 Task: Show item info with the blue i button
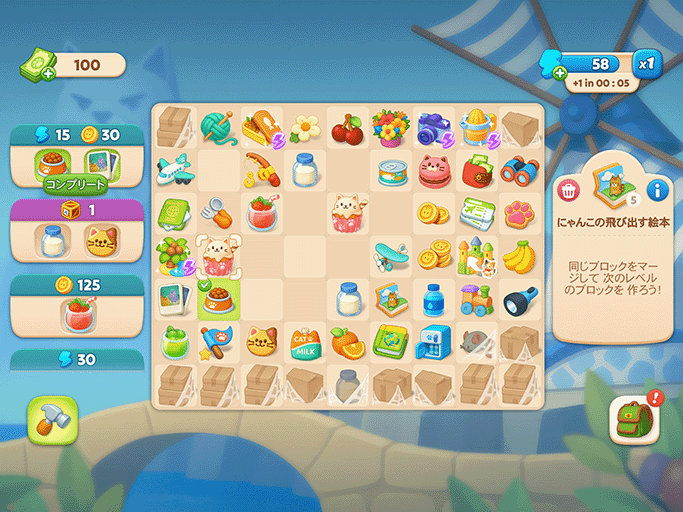657,189
